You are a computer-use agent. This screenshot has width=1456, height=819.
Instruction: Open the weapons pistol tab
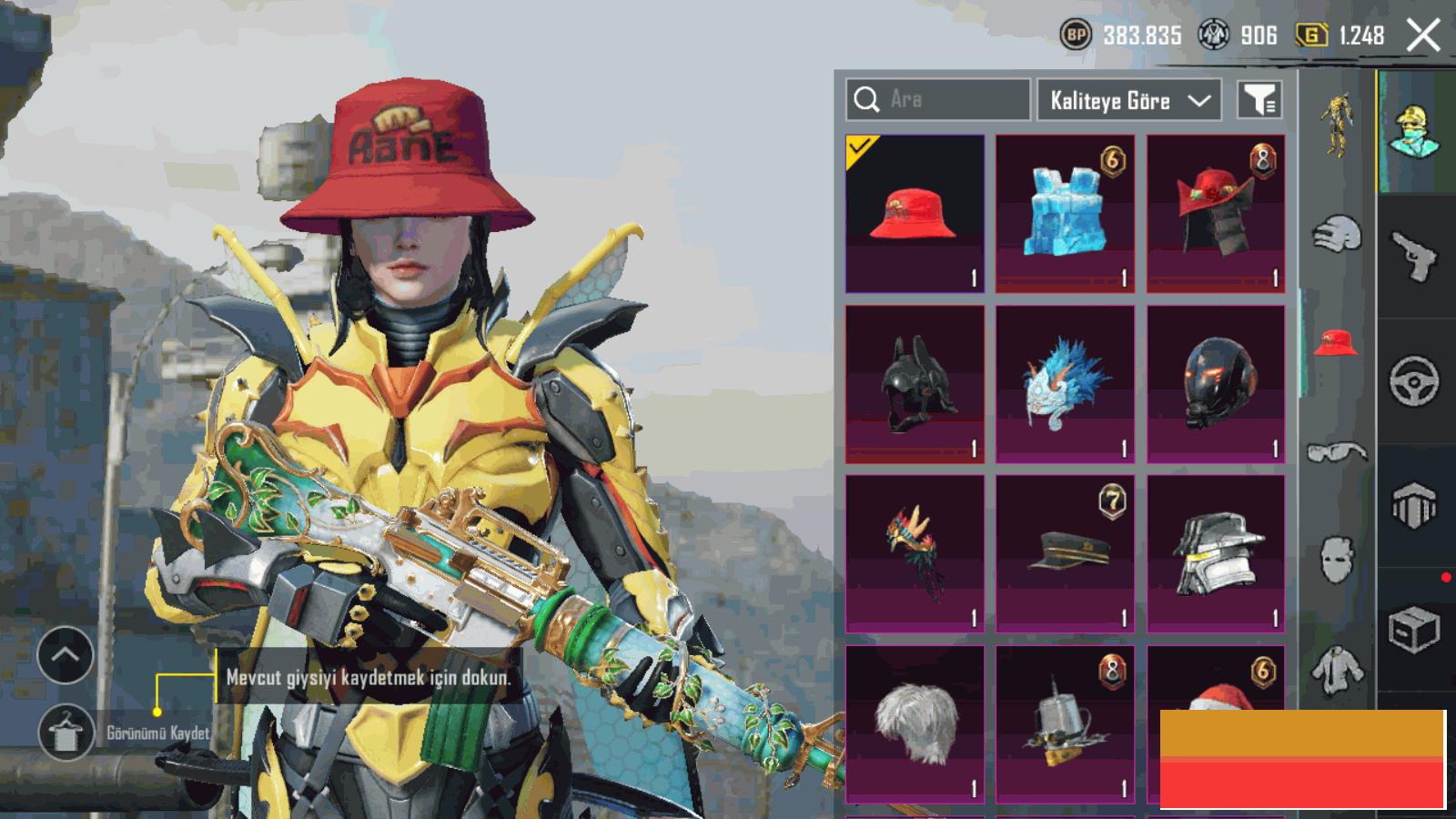pyautogui.click(x=1415, y=257)
